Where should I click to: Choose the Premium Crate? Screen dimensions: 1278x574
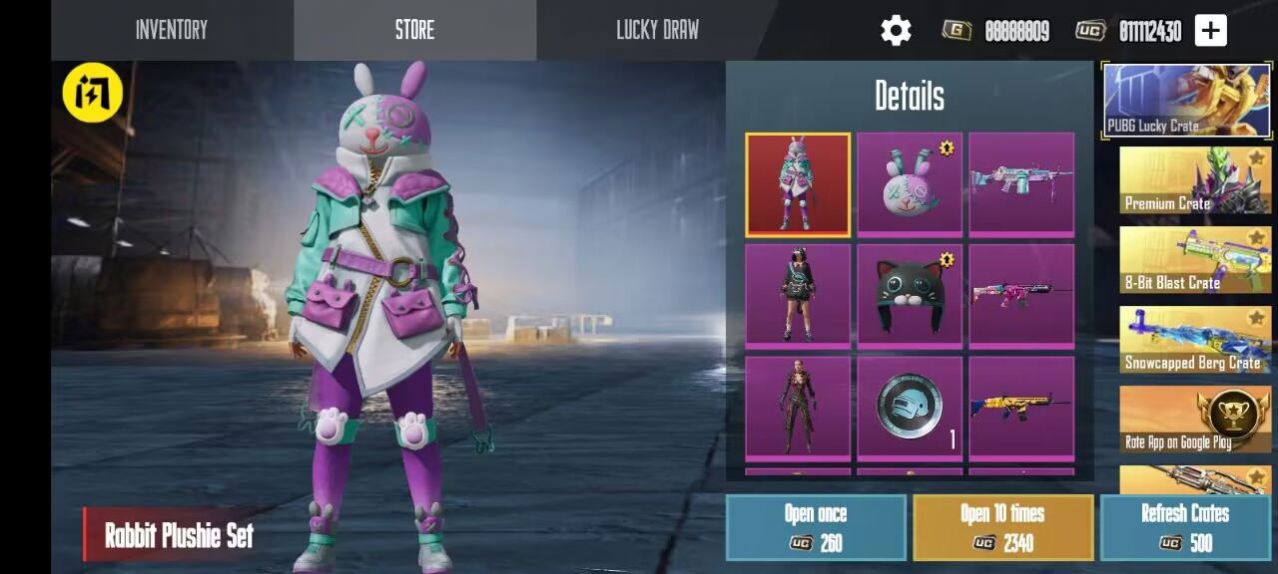(x=1195, y=180)
